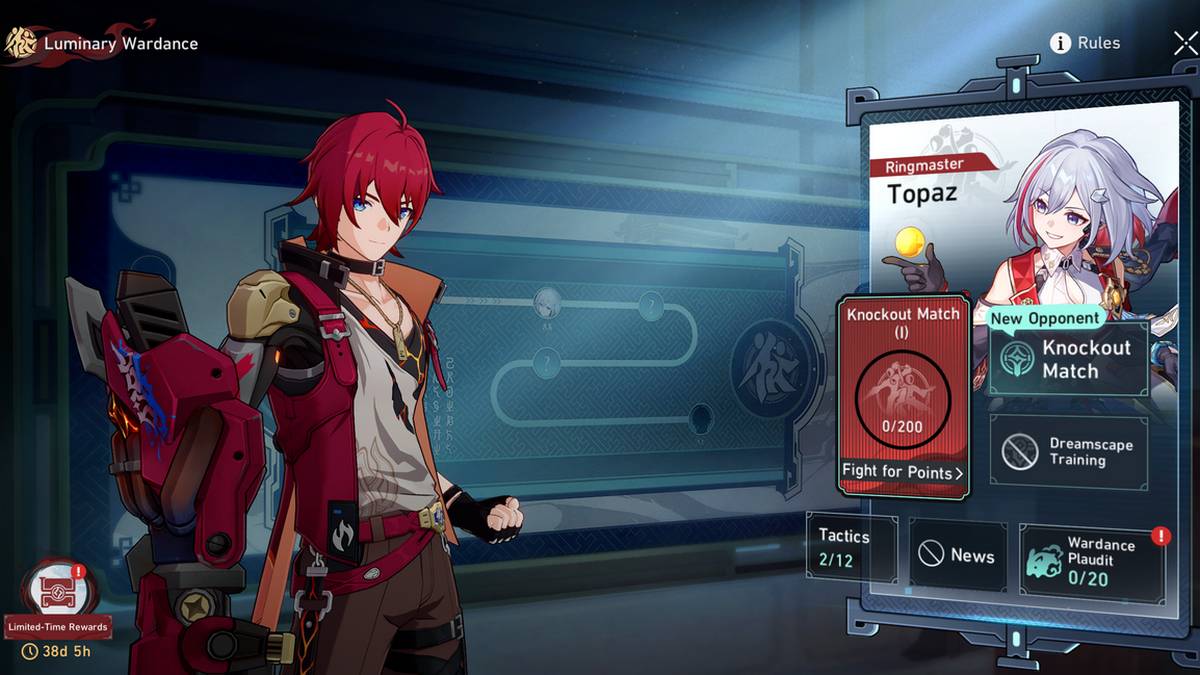Open the Rules information
Screen dimensions: 1200x675
1085,43
